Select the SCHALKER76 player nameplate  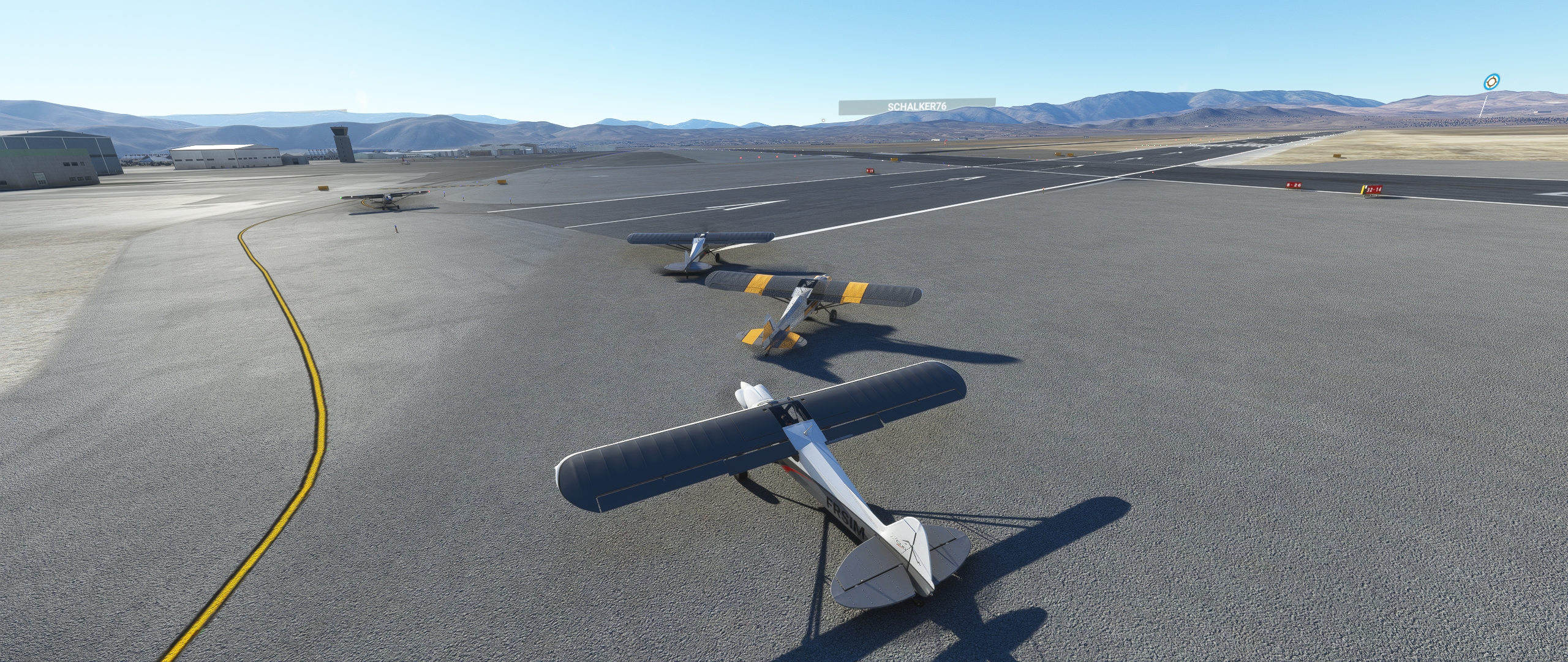(916, 107)
